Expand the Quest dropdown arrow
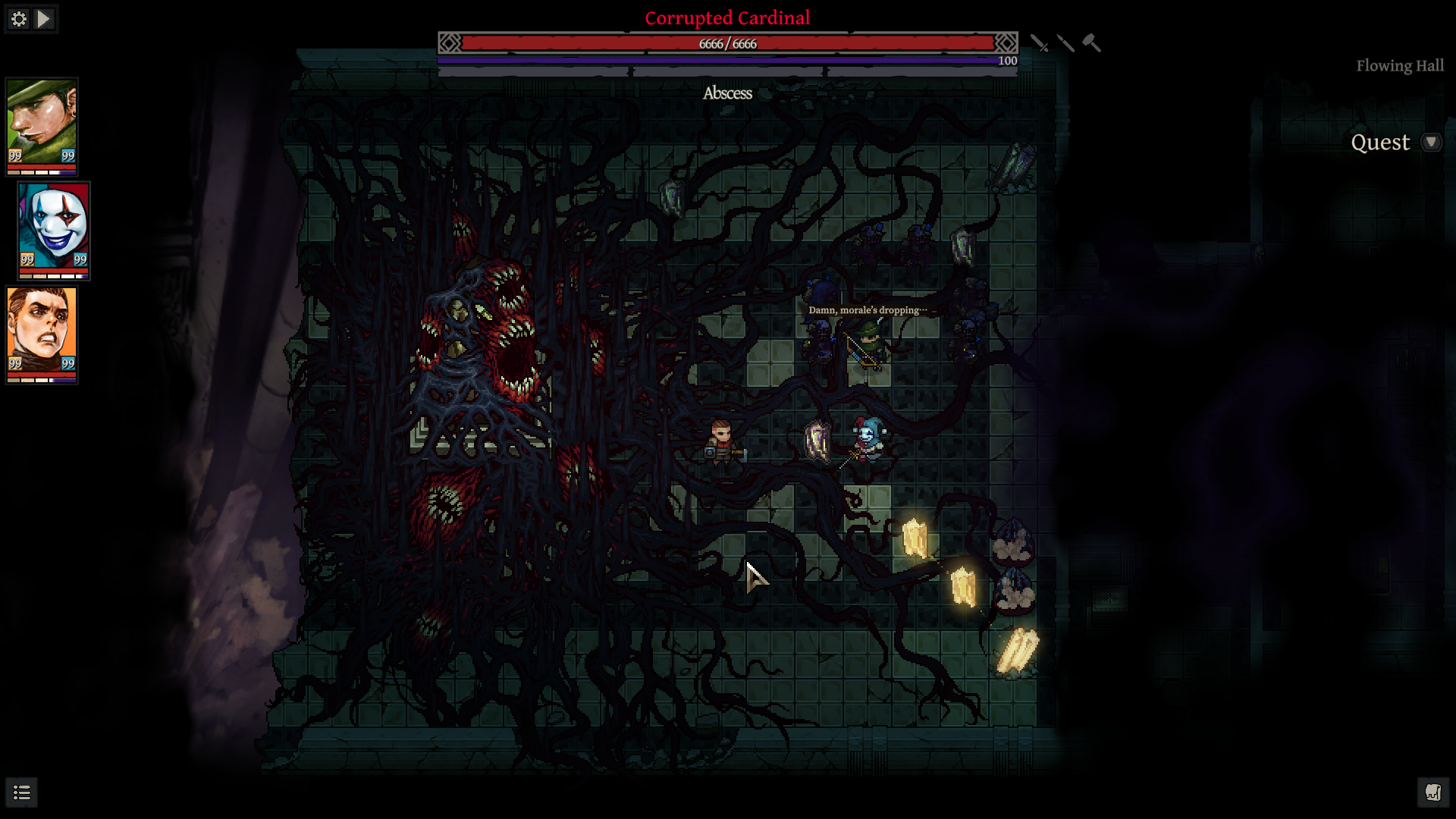The image size is (1456, 819). tap(1431, 143)
